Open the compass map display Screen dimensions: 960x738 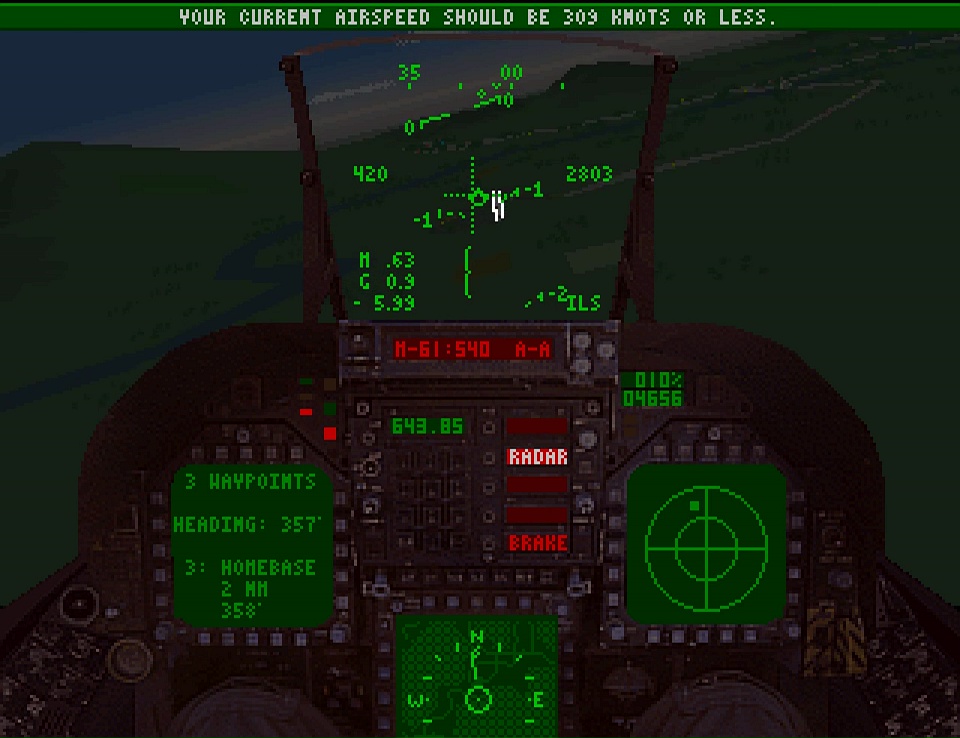[477, 677]
